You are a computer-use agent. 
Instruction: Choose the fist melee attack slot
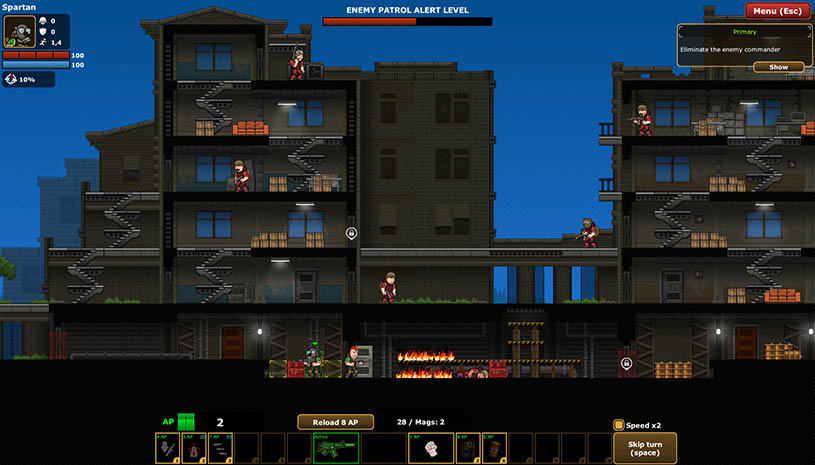[432, 448]
